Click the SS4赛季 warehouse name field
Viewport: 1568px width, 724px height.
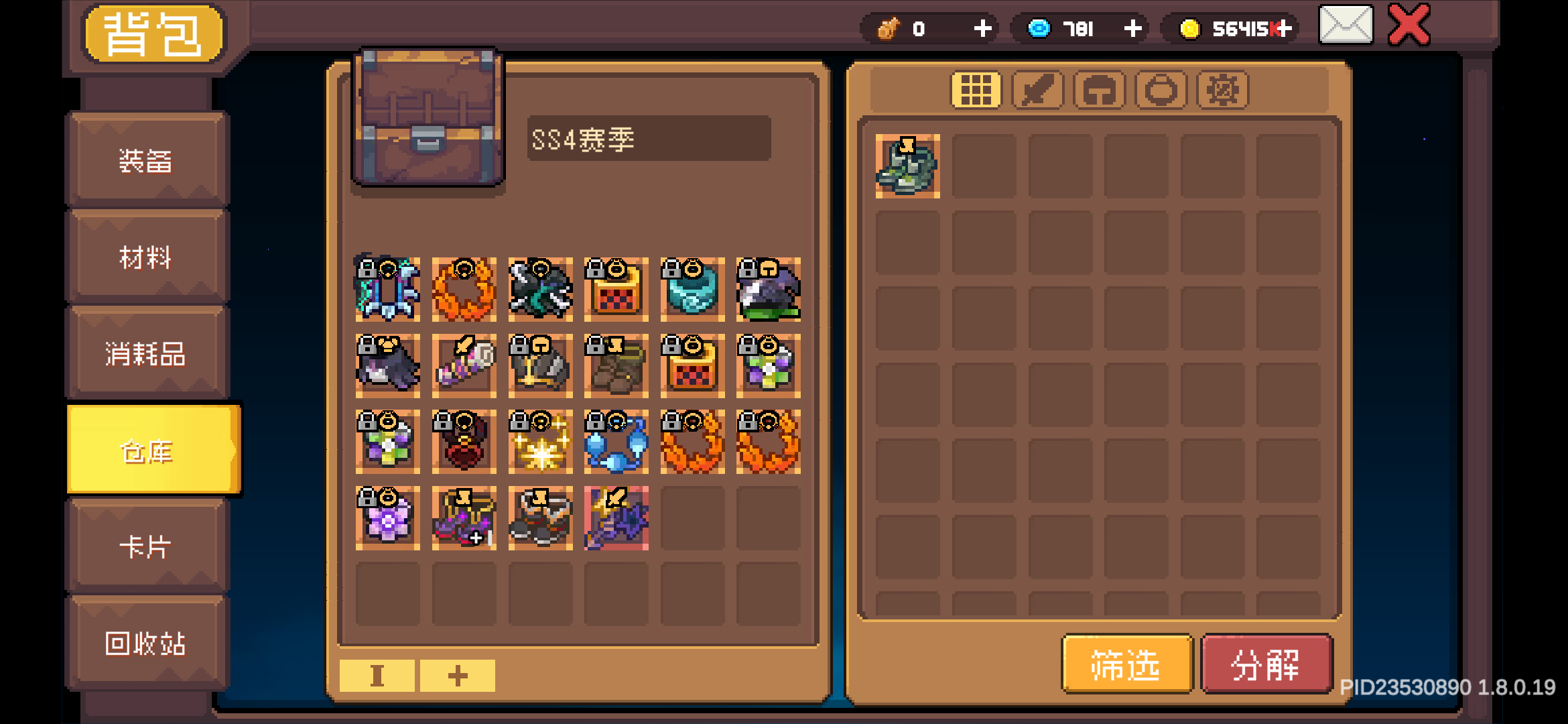649,139
